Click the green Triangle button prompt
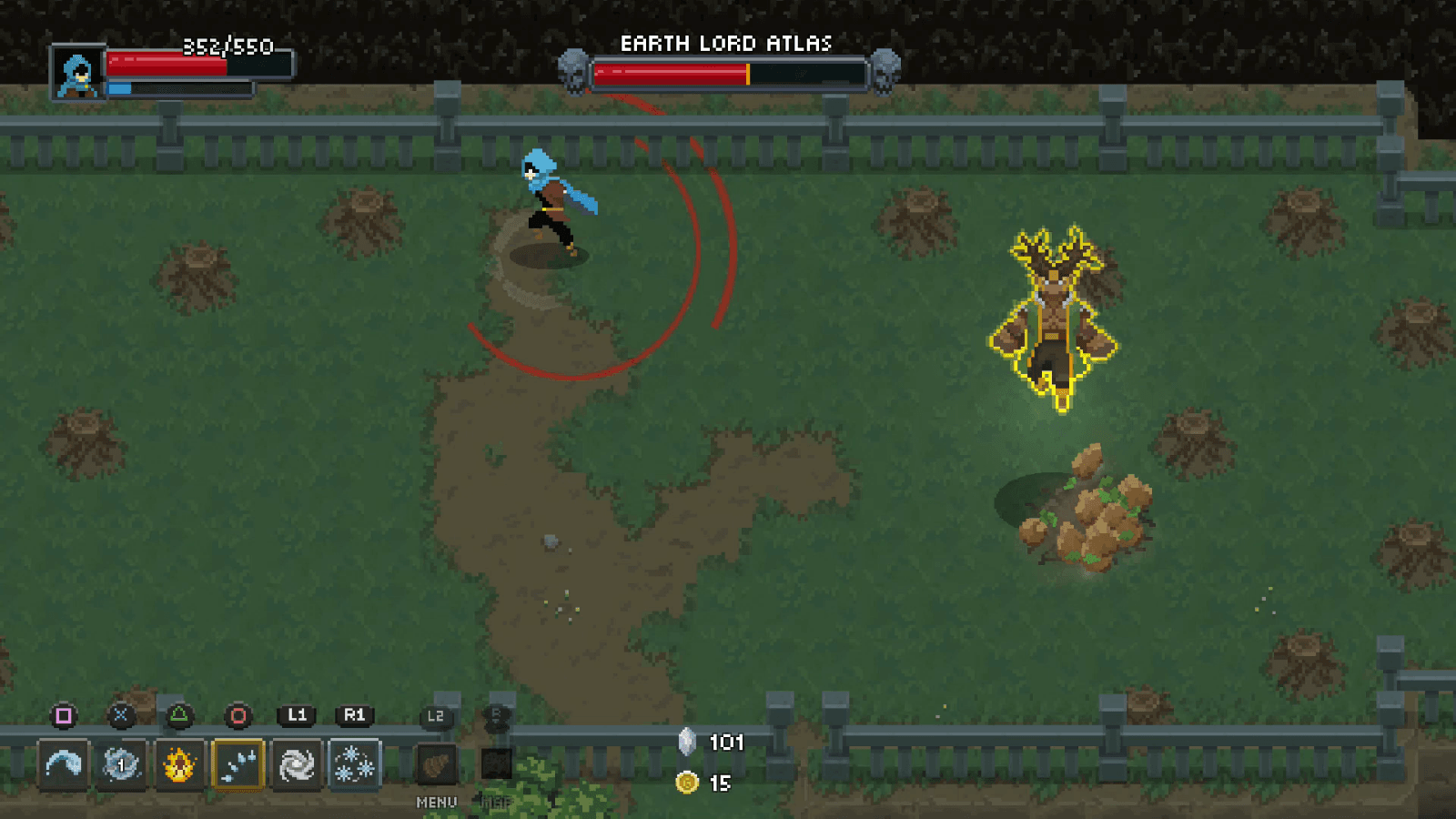The width and height of the screenshot is (1456, 819). 182,714
